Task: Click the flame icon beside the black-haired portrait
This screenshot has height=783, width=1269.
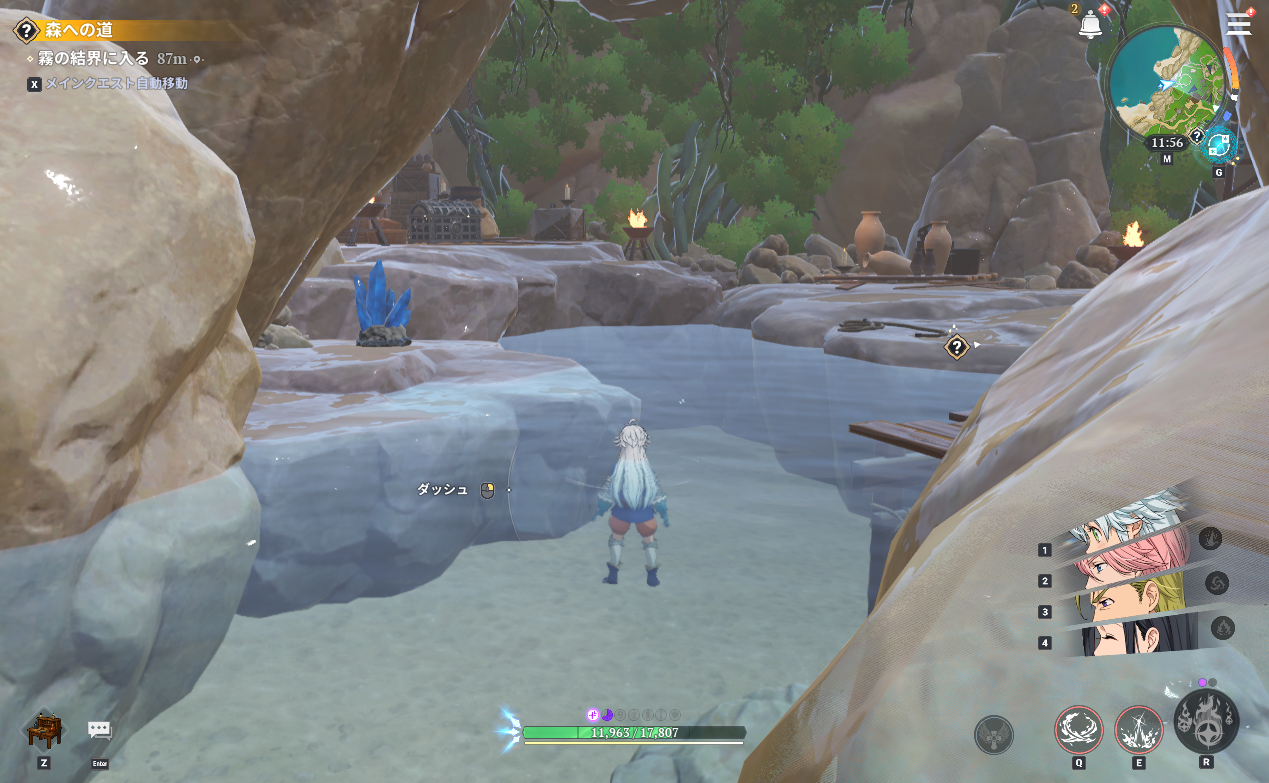Action: [x=1222, y=628]
